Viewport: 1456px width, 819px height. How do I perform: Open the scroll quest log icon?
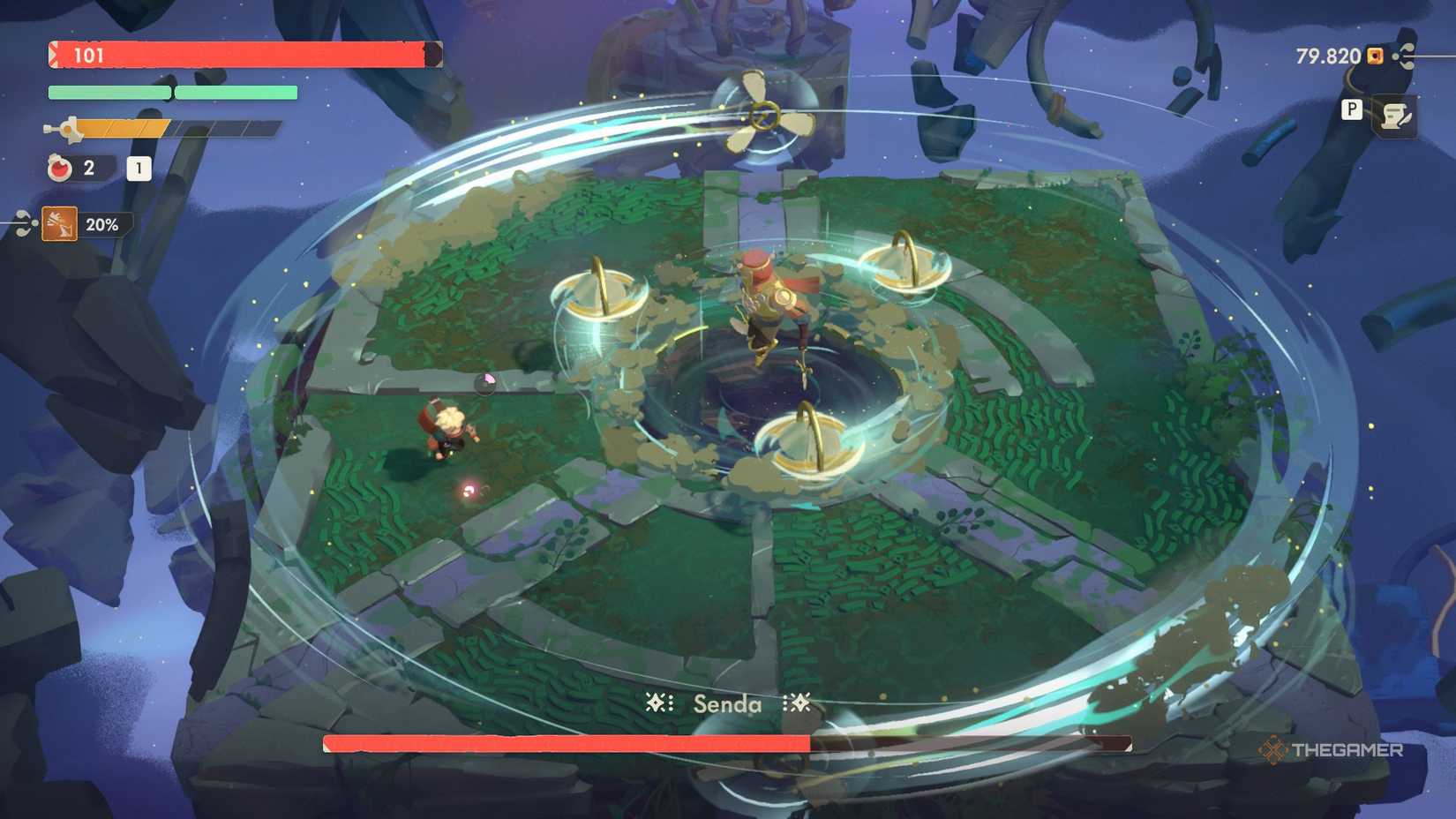[x=1397, y=116]
